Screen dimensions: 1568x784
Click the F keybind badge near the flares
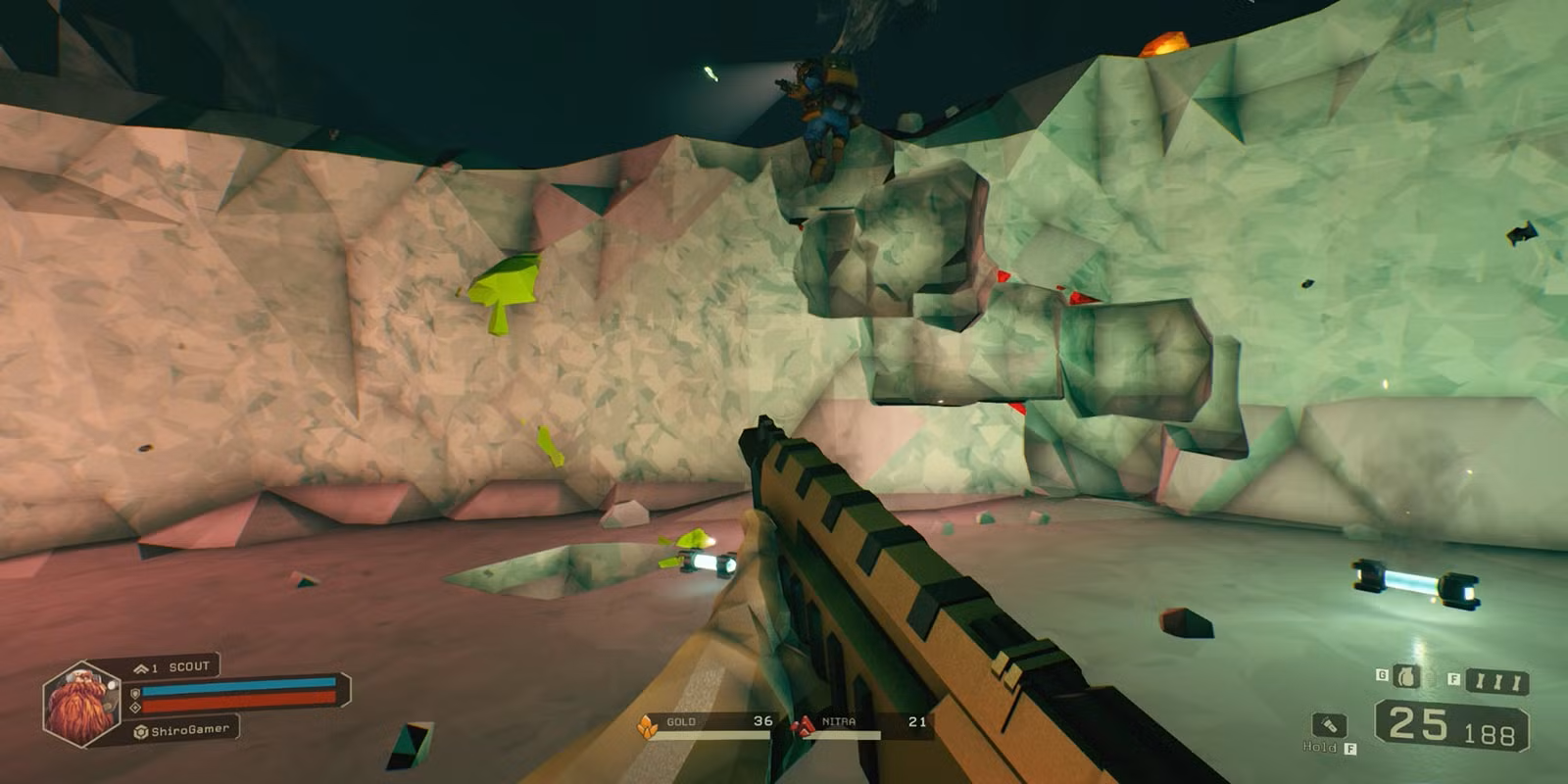[x=1454, y=678]
